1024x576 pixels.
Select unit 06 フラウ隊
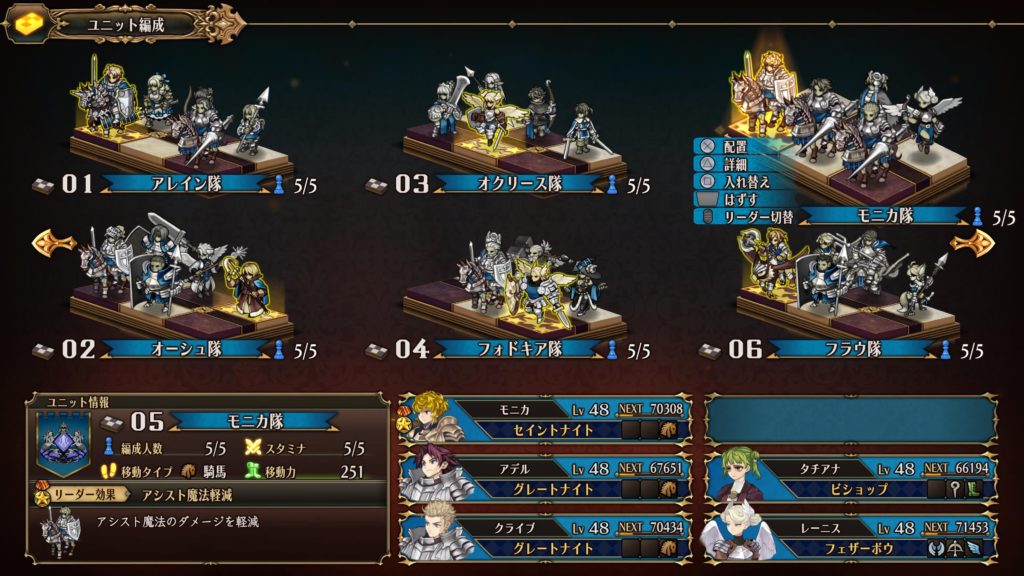(x=841, y=349)
